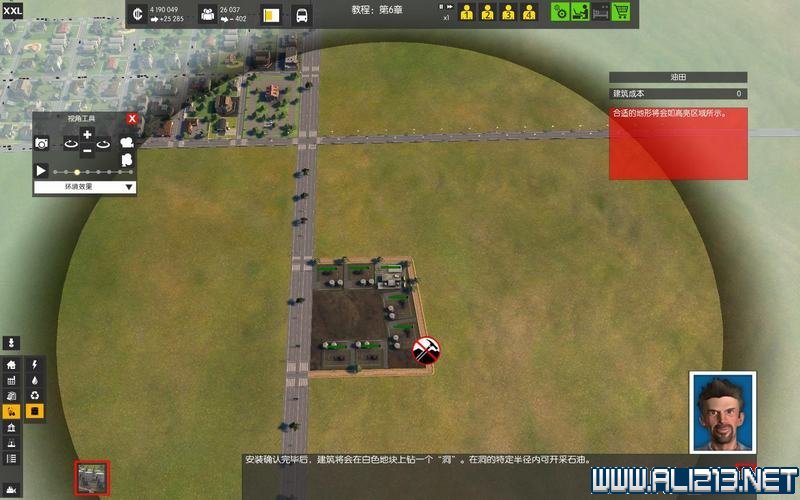Open the bus transport panel

point(302,15)
